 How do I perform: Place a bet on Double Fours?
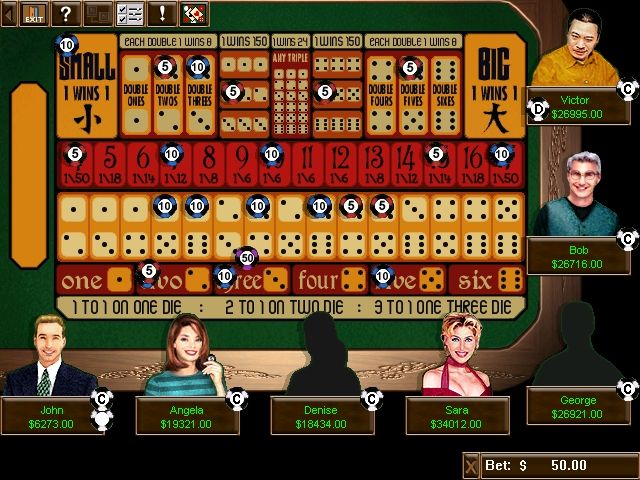[x=380, y=95]
